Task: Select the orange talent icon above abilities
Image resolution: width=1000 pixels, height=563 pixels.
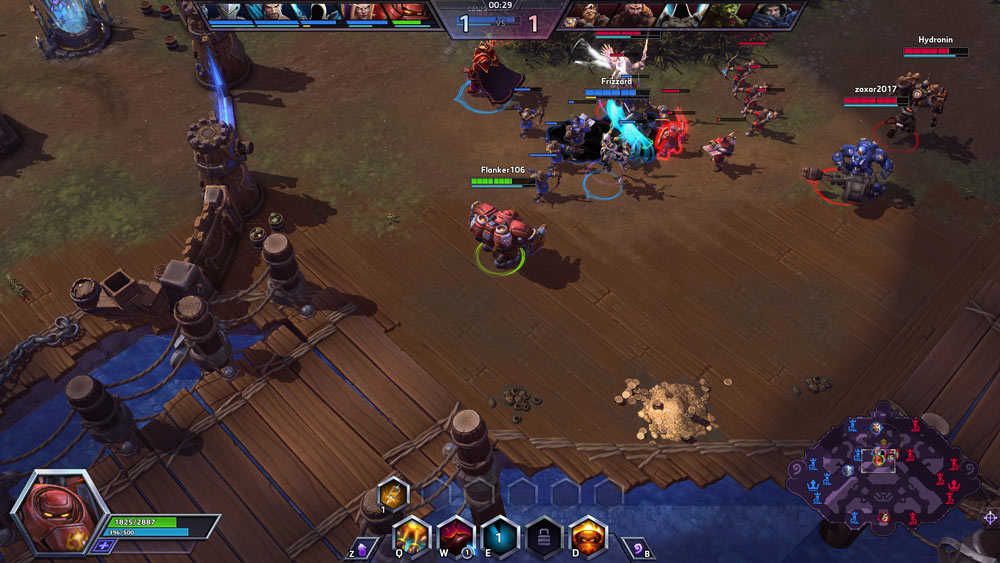Action: (392, 492)
